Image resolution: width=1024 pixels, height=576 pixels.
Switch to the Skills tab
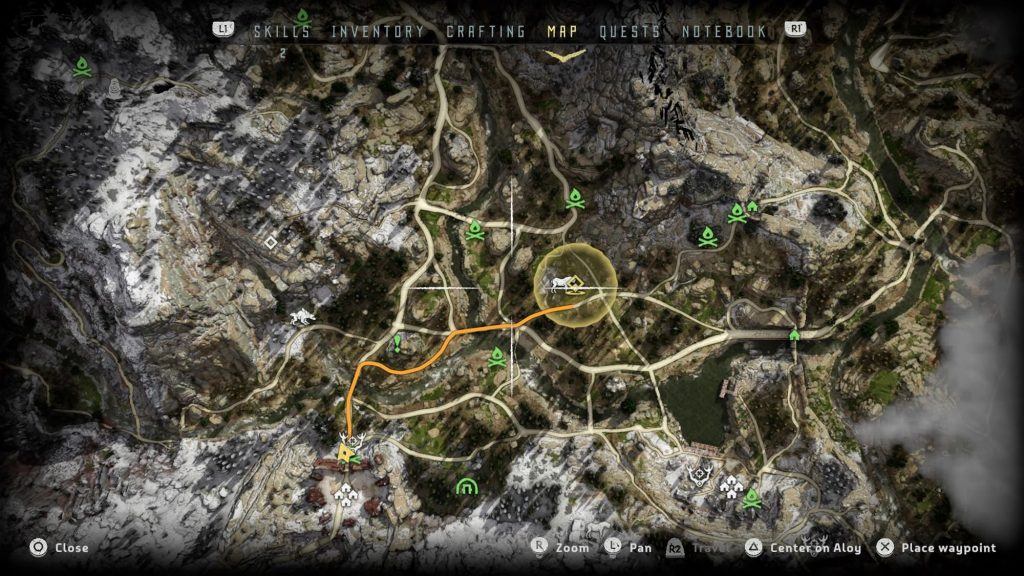[x=281, y=31]
